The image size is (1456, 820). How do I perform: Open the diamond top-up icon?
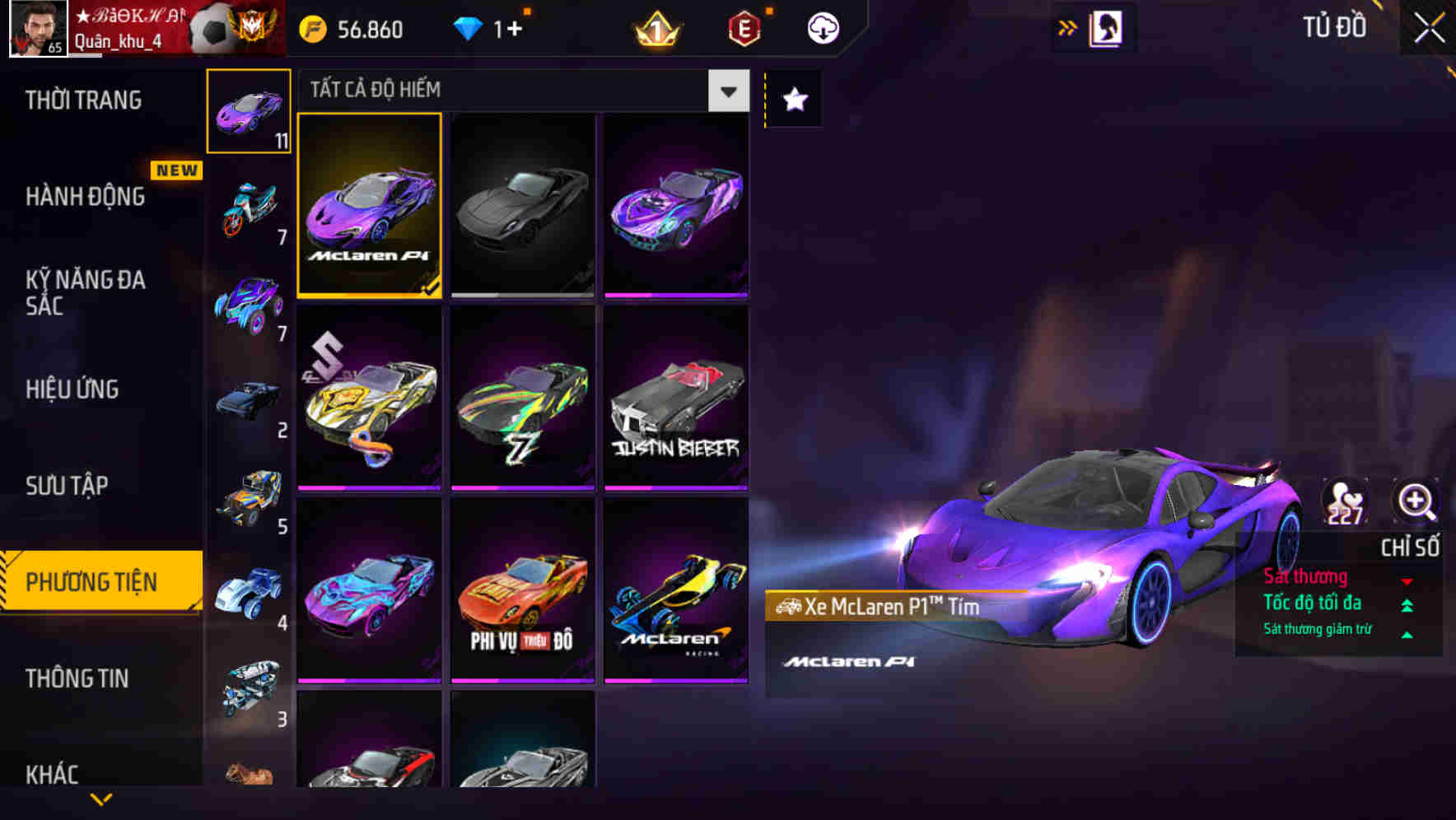(x=469, y=27)
